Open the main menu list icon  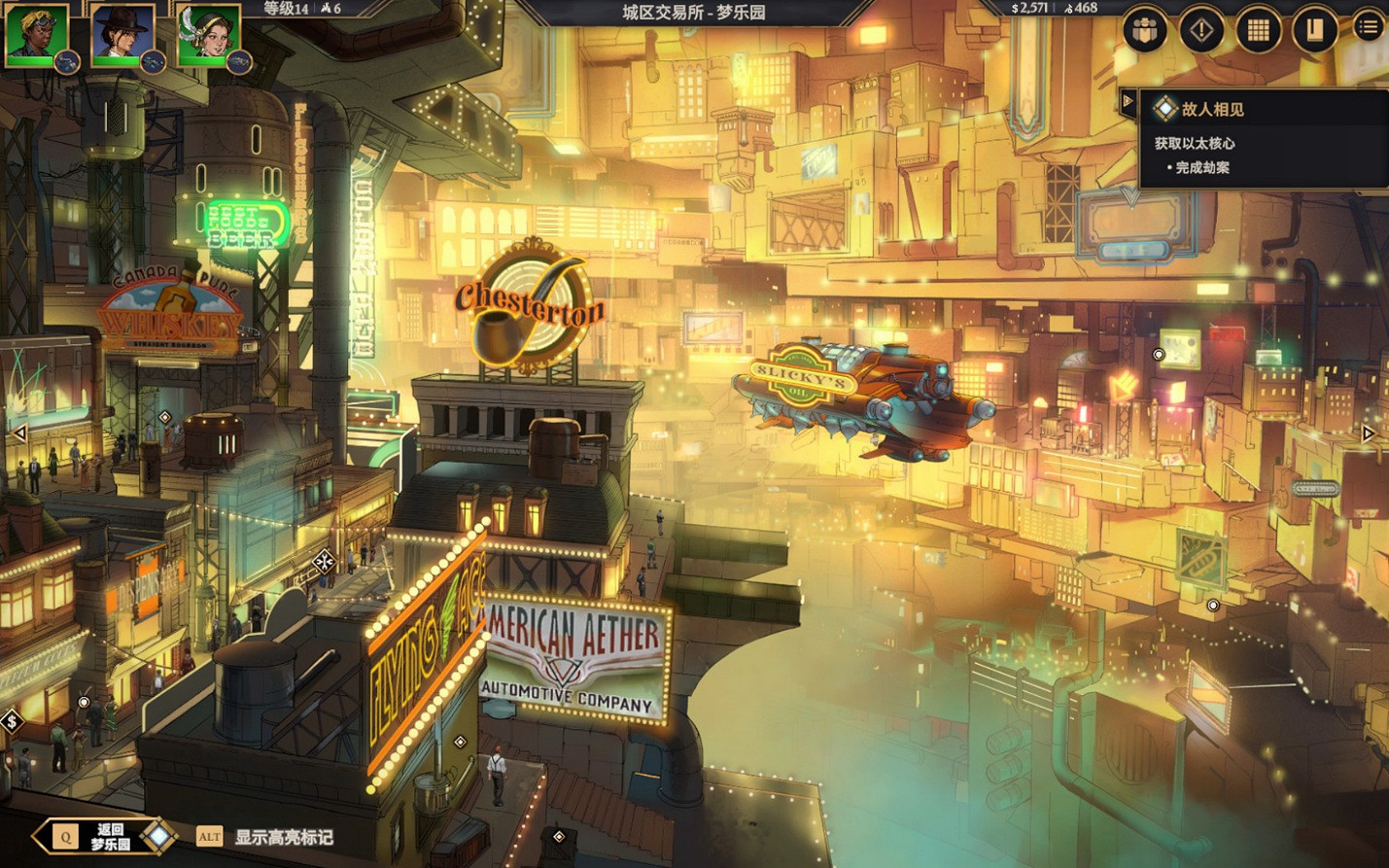[1366, 27]
